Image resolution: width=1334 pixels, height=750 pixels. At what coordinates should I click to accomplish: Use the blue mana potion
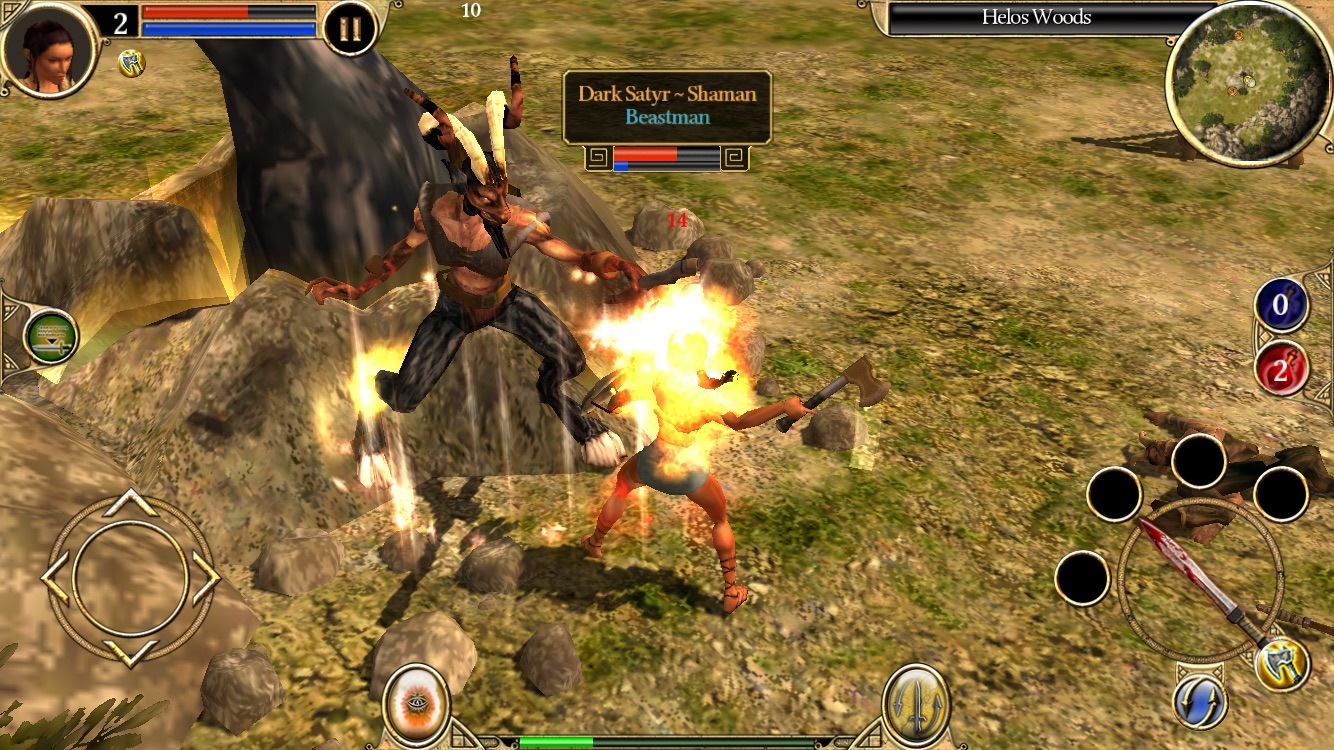coord(1281,306)
